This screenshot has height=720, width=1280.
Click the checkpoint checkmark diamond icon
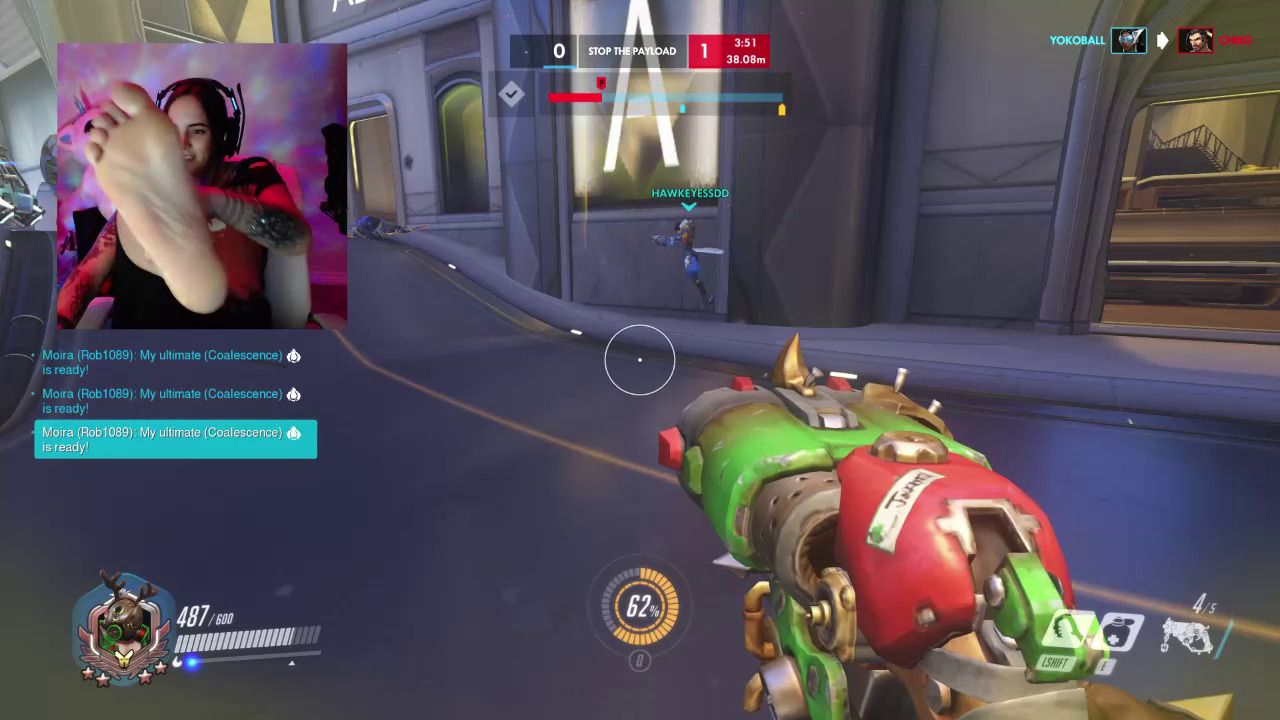pyautogui.click(x=512, y=95)
